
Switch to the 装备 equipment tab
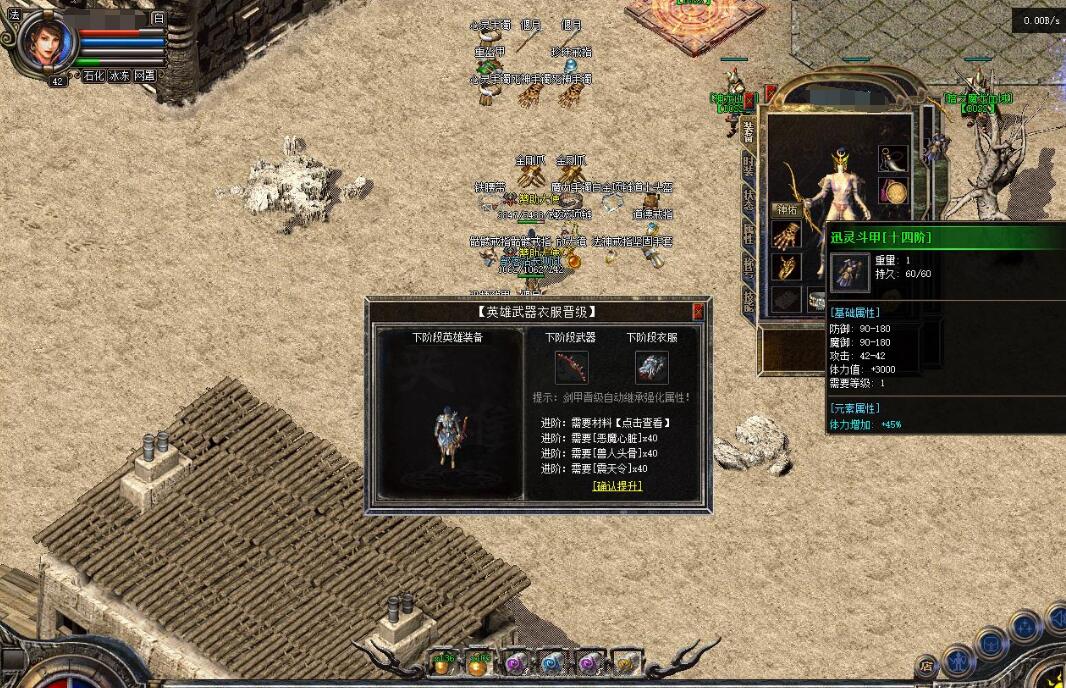(x=748, y=132)
